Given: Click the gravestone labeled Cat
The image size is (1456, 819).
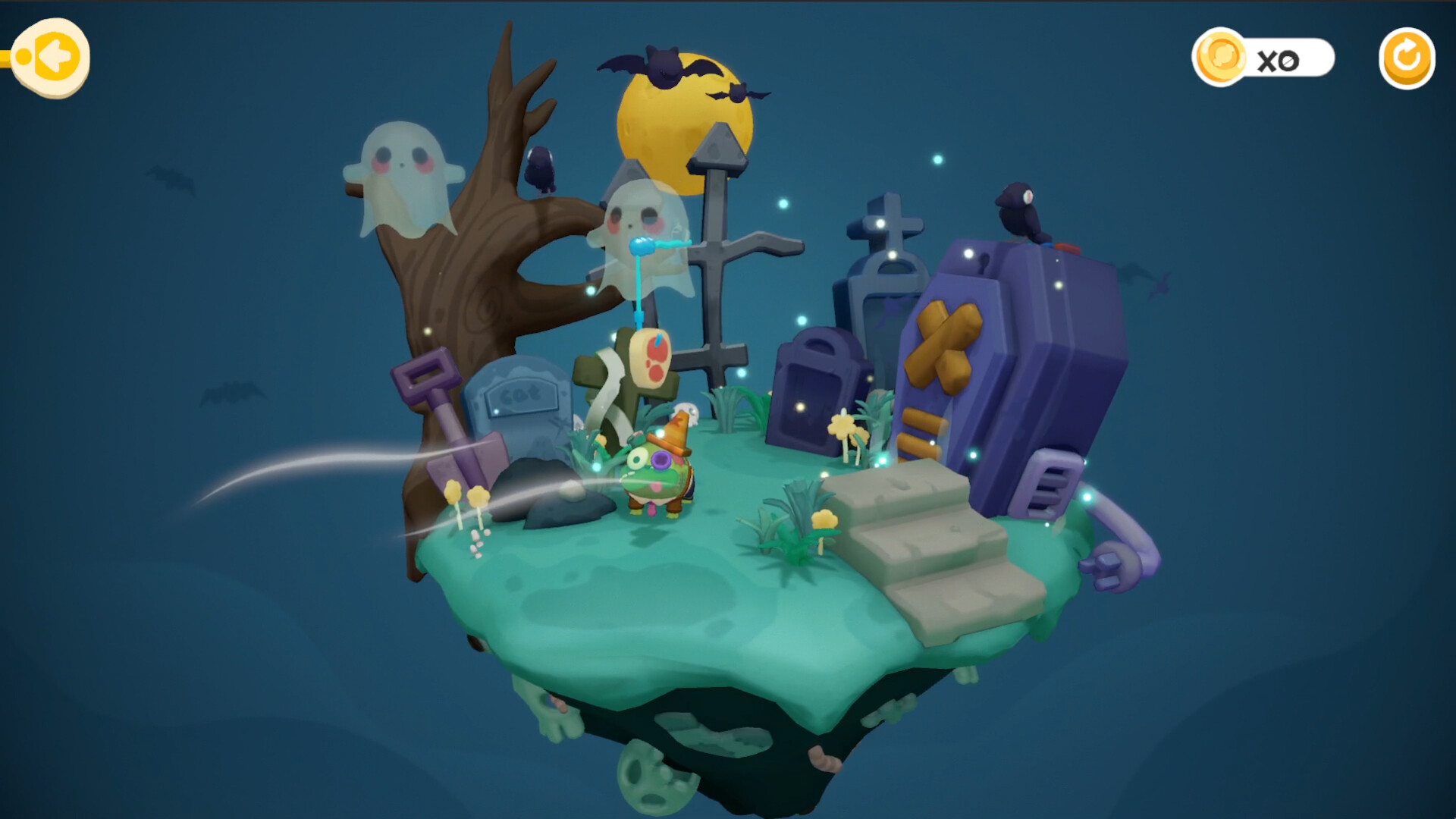Looking at the screenshot, I should [519, 398].
